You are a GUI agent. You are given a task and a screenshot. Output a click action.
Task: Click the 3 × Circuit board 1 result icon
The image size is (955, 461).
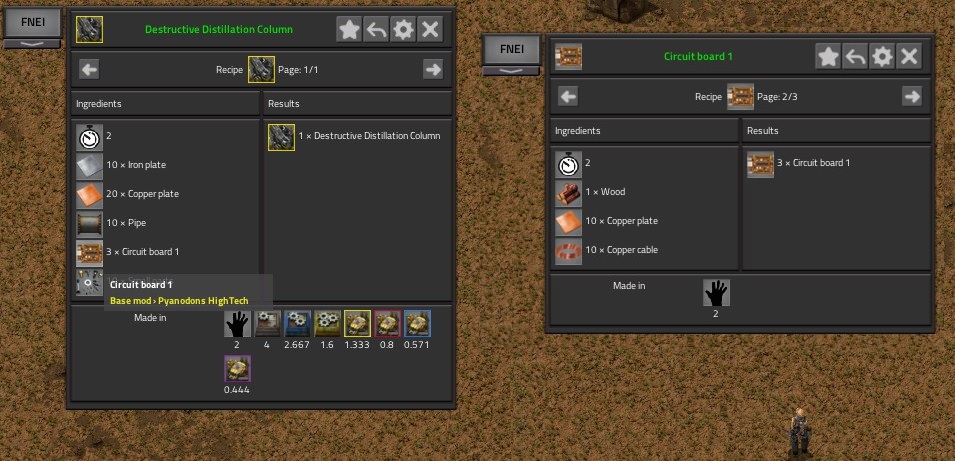click(761, 164)
